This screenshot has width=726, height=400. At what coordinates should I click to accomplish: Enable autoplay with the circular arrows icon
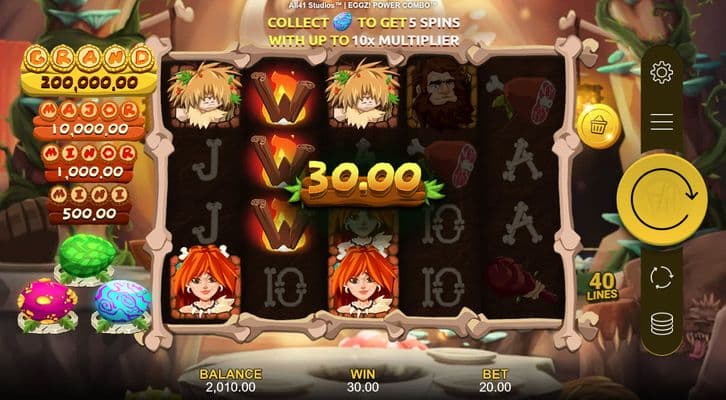[661, 277]
